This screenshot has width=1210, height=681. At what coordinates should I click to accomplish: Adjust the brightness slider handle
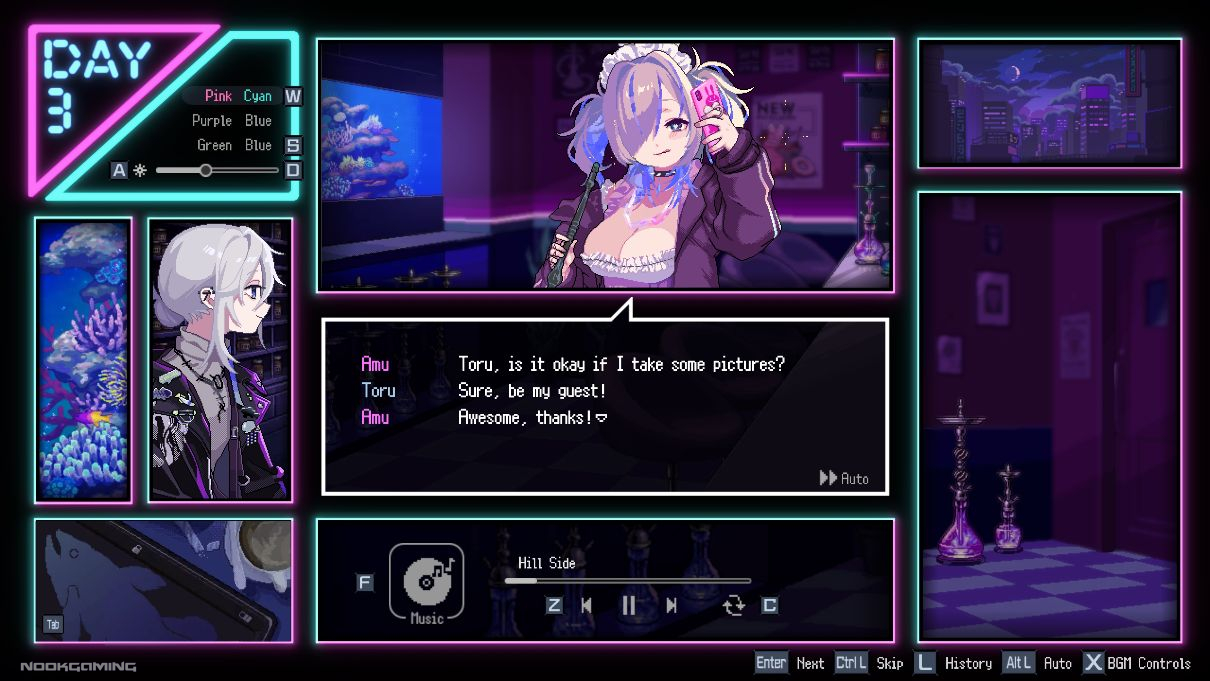pyautogui.click(x=206, y=170)
